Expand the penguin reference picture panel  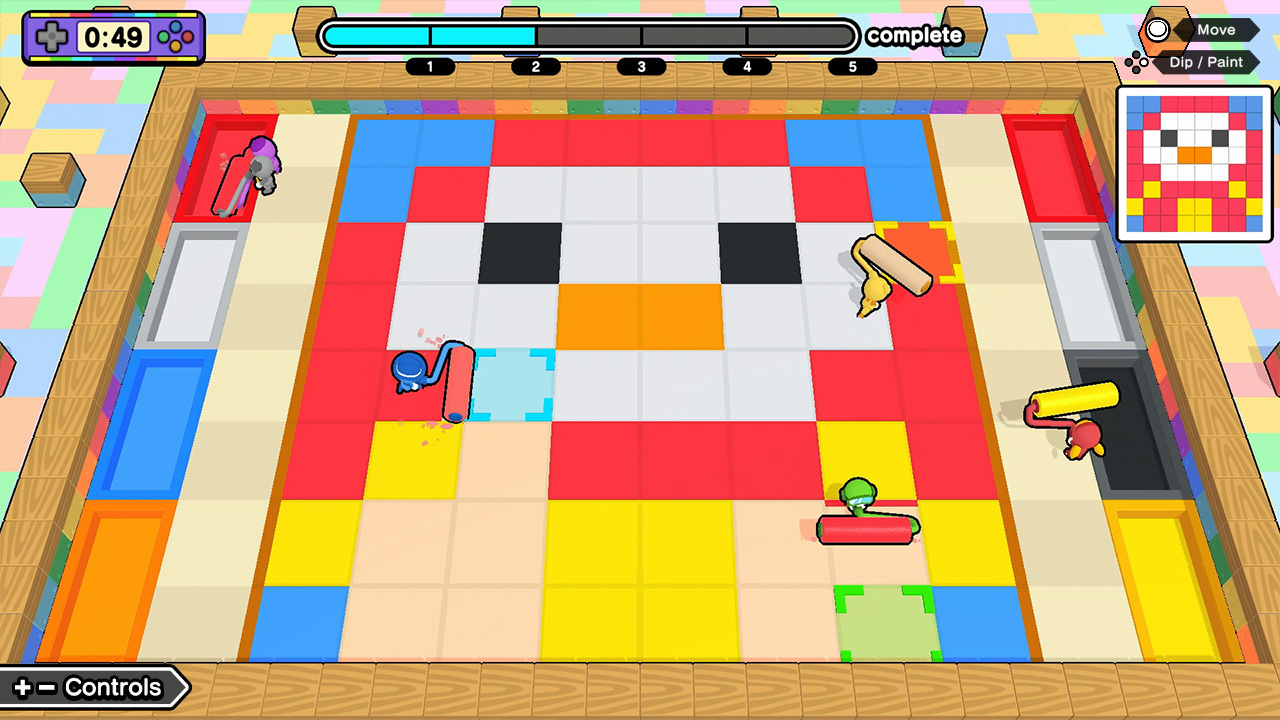[1195, 165]
